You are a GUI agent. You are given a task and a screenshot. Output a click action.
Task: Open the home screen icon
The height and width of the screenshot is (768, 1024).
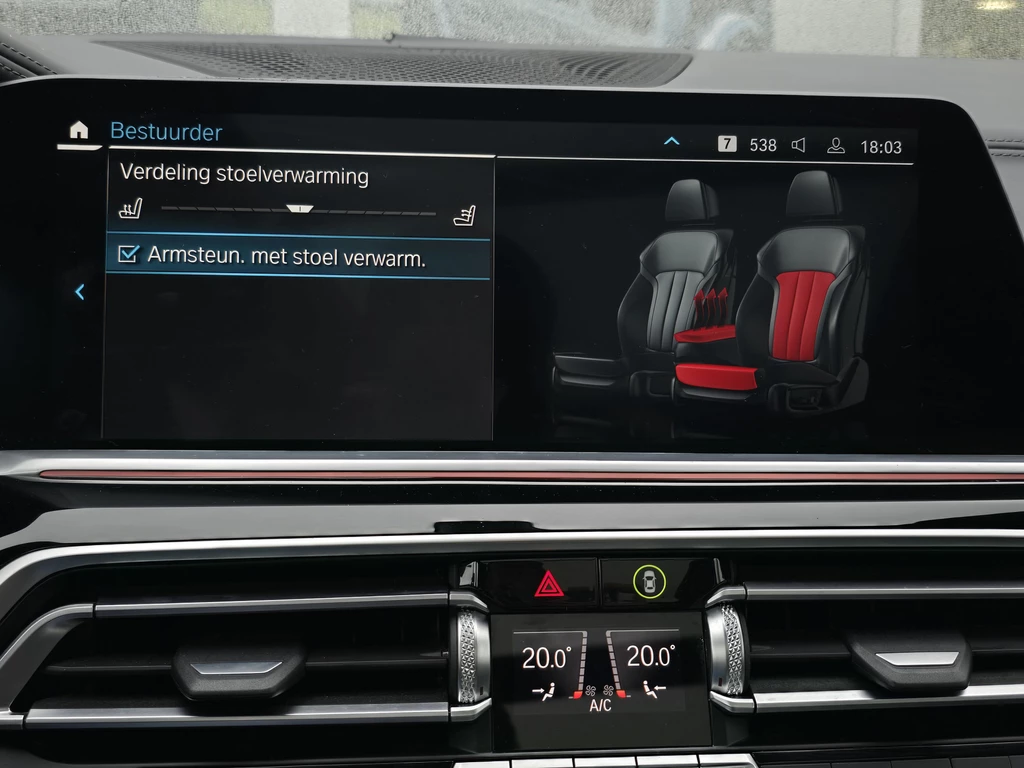[x=79, y=131]
